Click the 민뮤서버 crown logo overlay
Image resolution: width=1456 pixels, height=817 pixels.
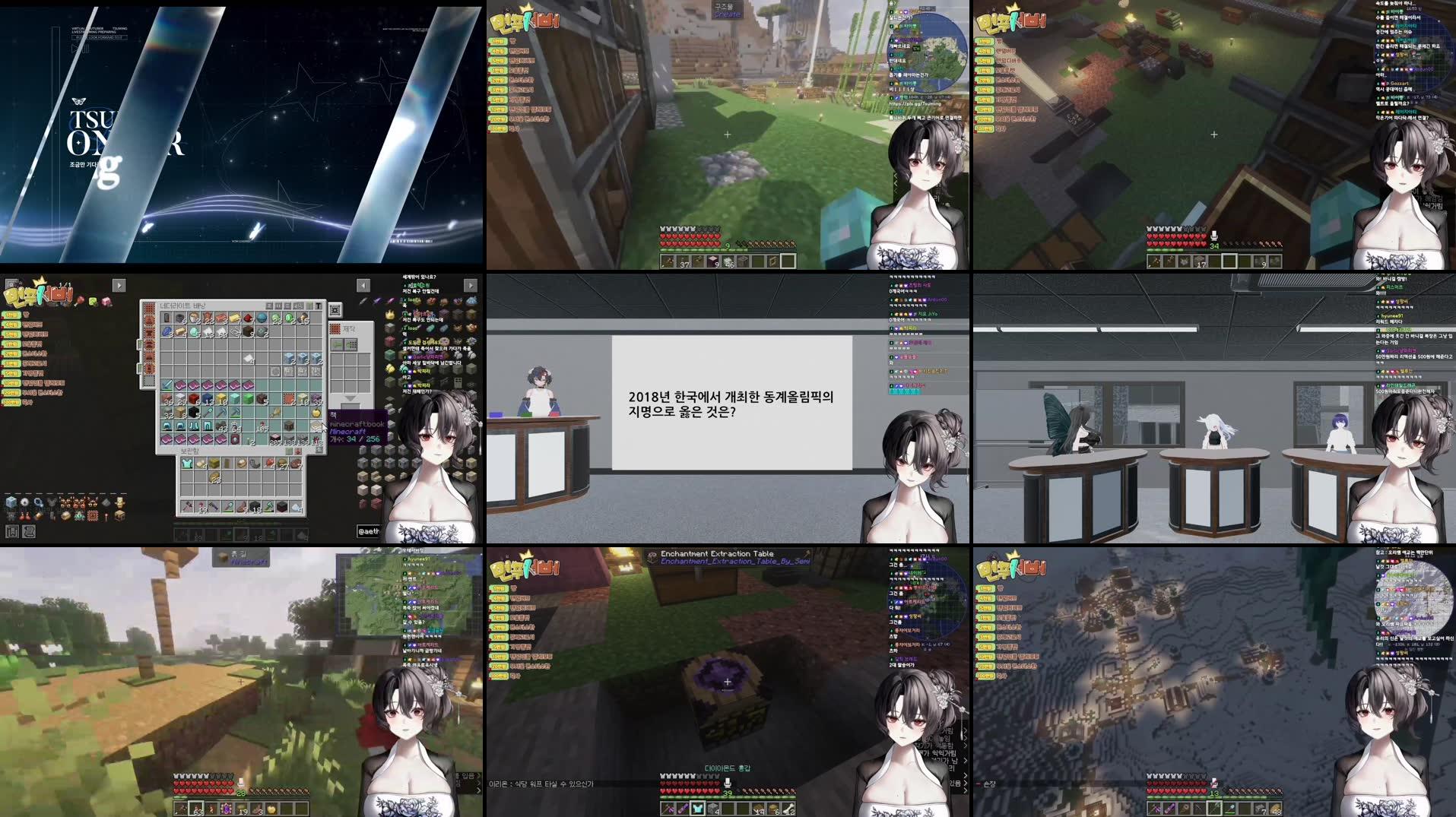pyautogui.click(x=38, y=293)
